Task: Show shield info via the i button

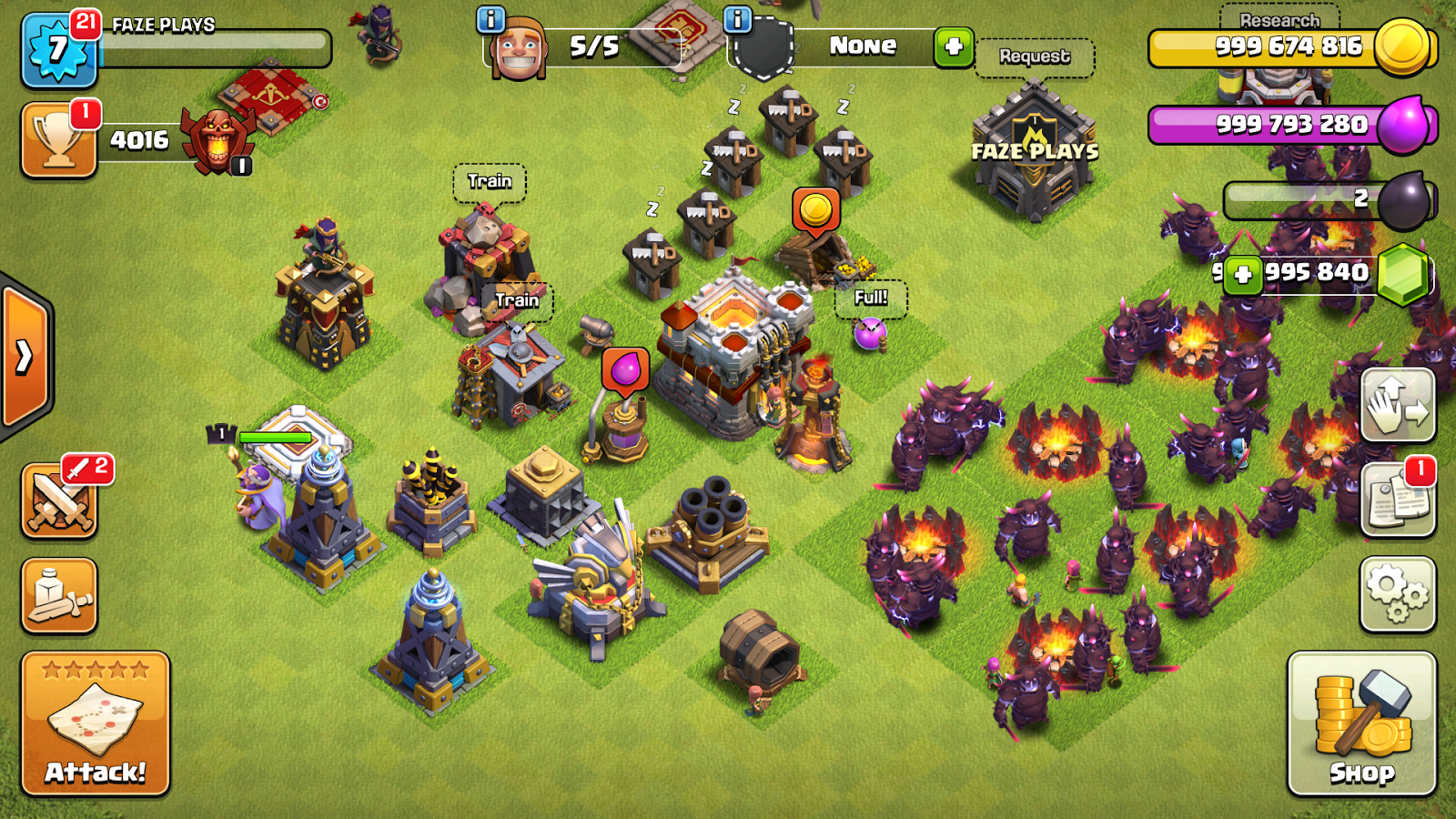Action: coord(737,19)
